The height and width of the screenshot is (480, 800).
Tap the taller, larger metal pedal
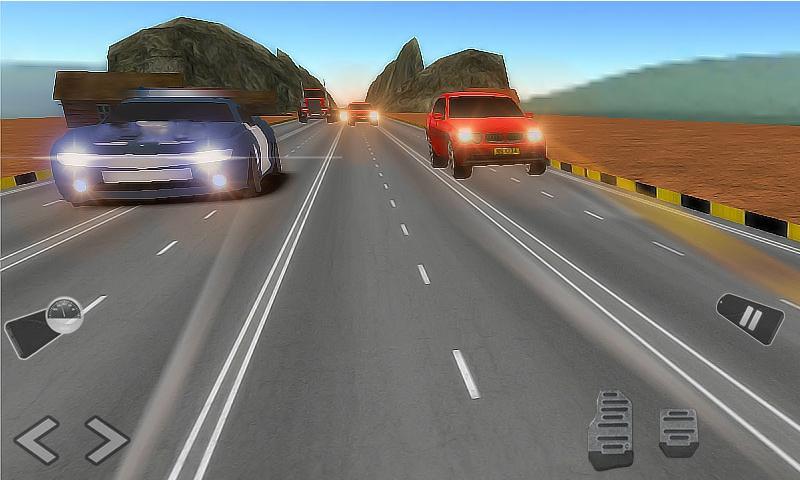pyautogui.click(x=610, y=428)
